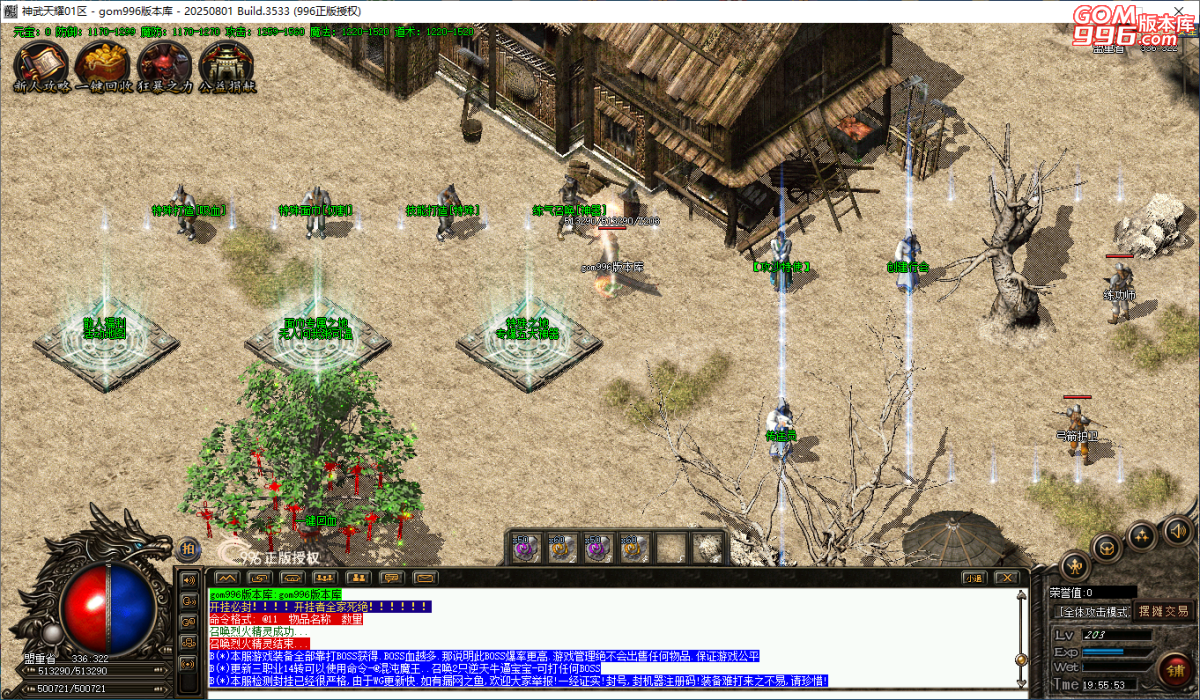The width and height of the screenshot is (1200, 700).
Task: Toggle the topmost chat channel filter button
Action: [x=187, y=579]
